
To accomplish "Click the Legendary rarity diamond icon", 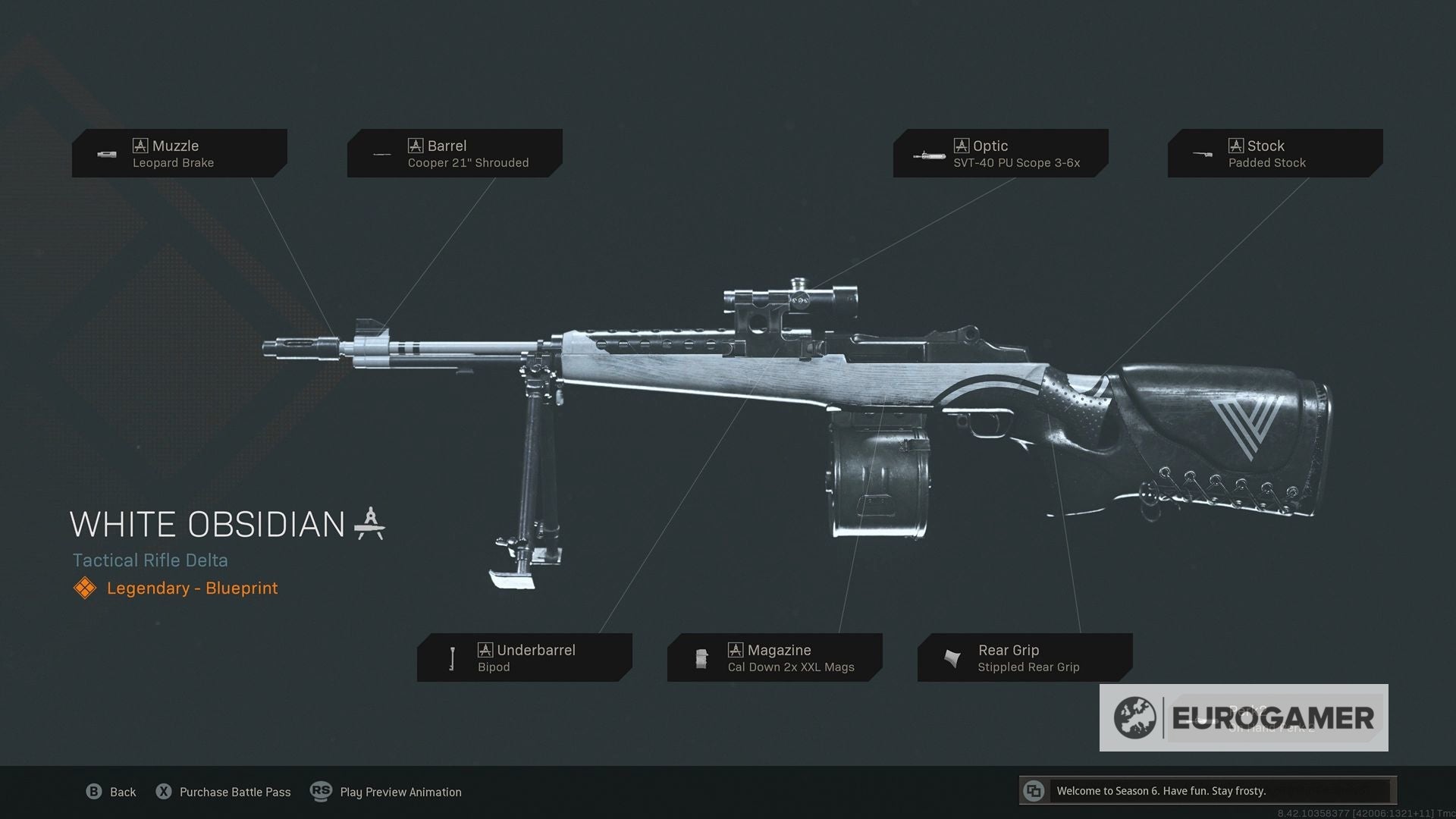I will click(84, 588).
